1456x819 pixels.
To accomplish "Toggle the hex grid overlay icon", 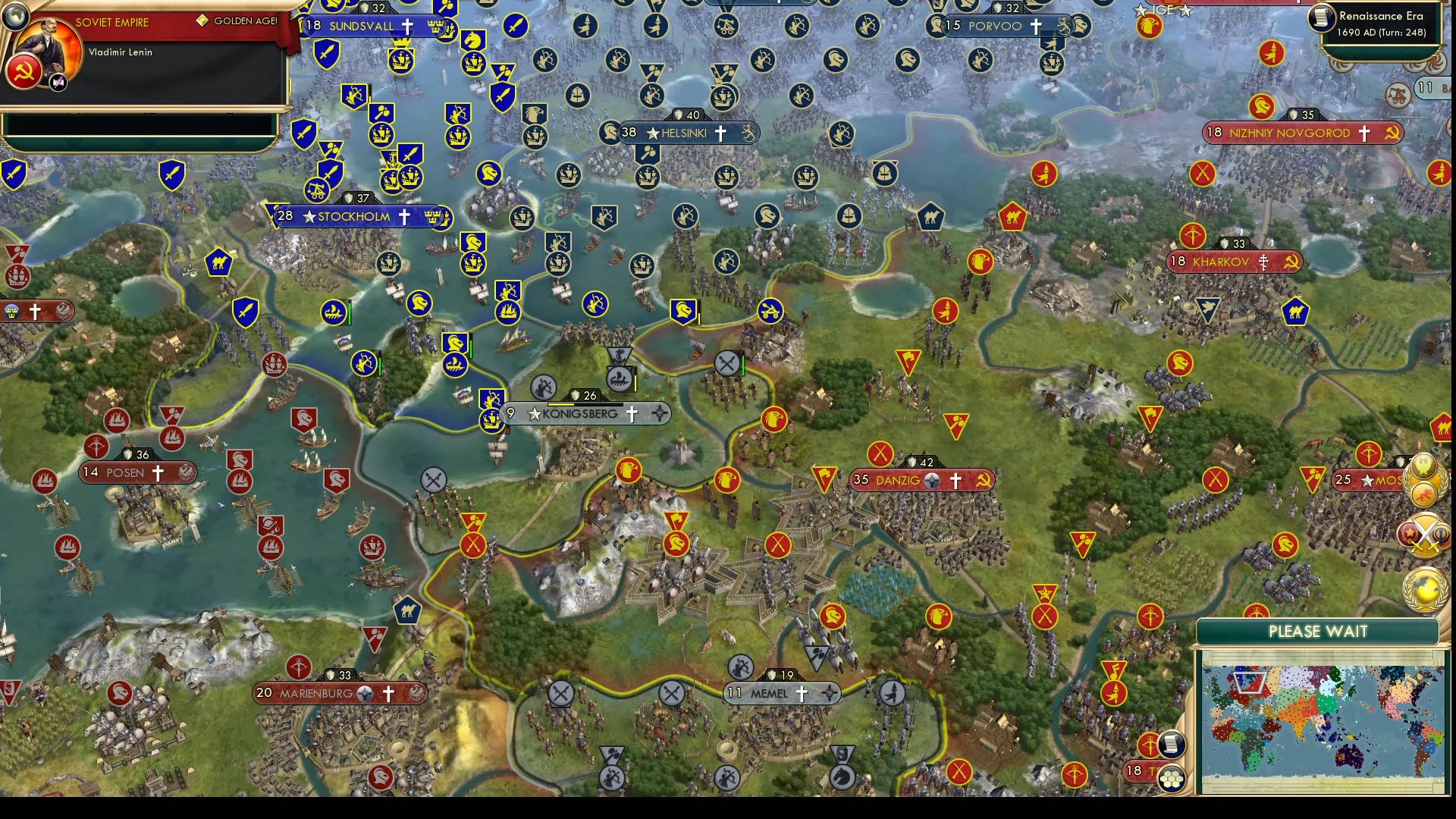I will (x=1172, y=778).
